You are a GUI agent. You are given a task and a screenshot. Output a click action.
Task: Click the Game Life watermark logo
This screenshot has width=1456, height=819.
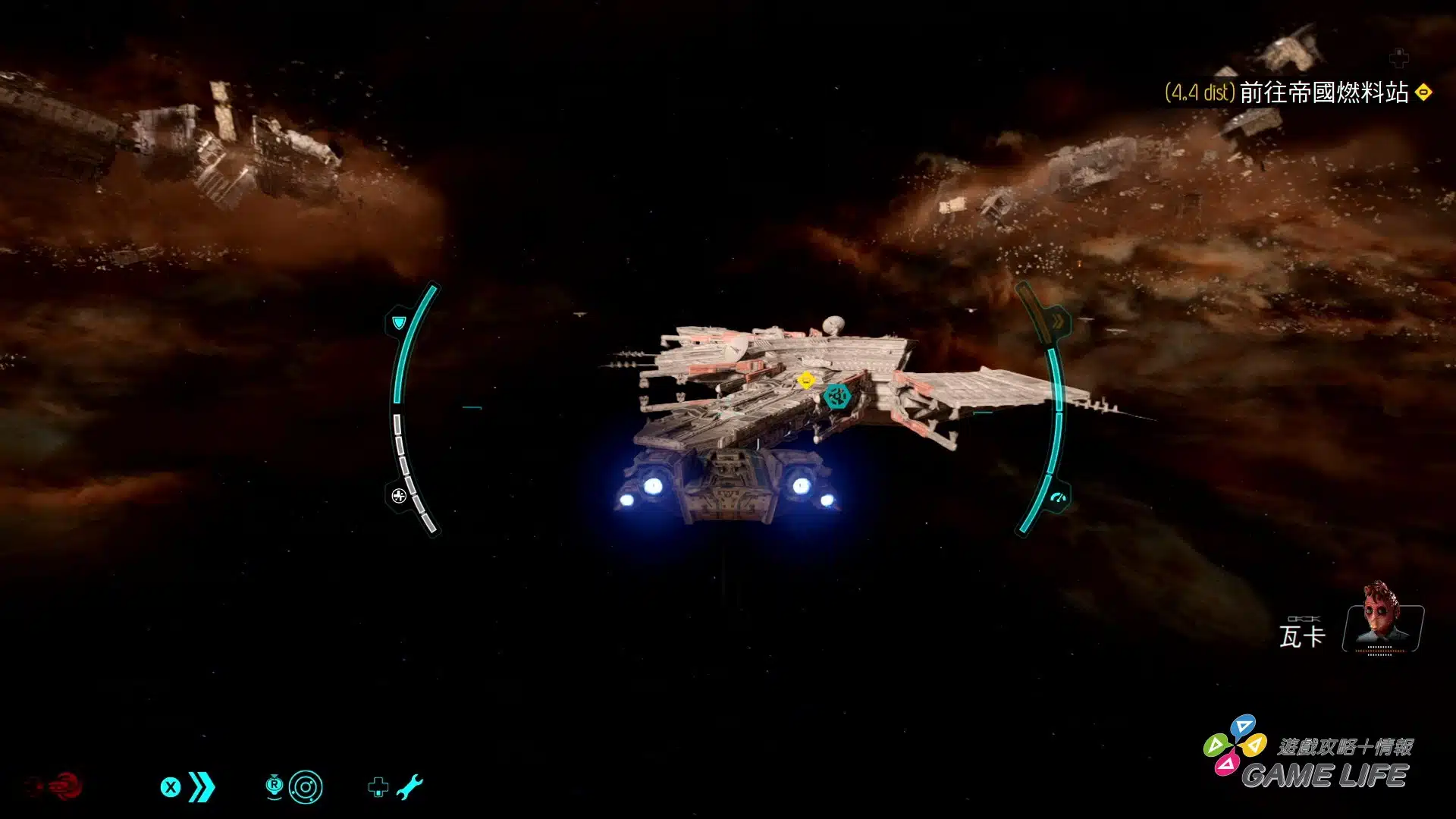[x=1310, y=760]
